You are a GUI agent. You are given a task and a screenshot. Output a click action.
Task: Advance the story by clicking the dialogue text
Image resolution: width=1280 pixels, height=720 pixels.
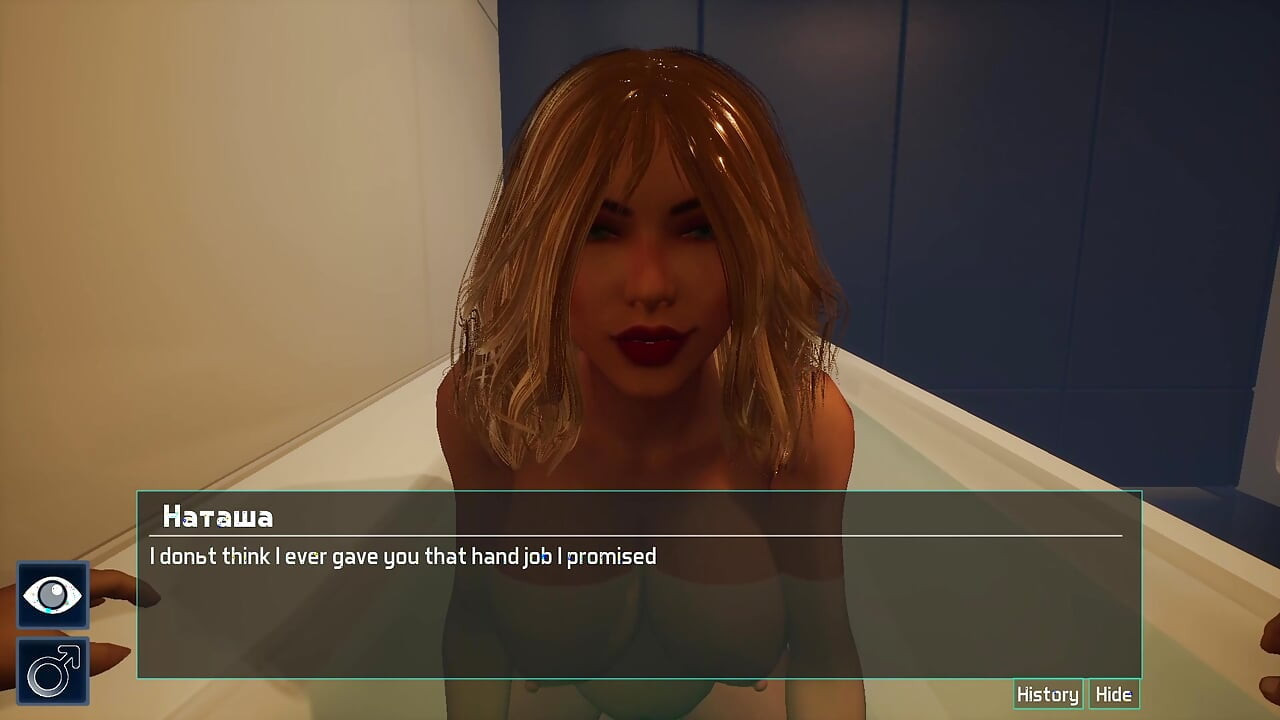(403, 557)
